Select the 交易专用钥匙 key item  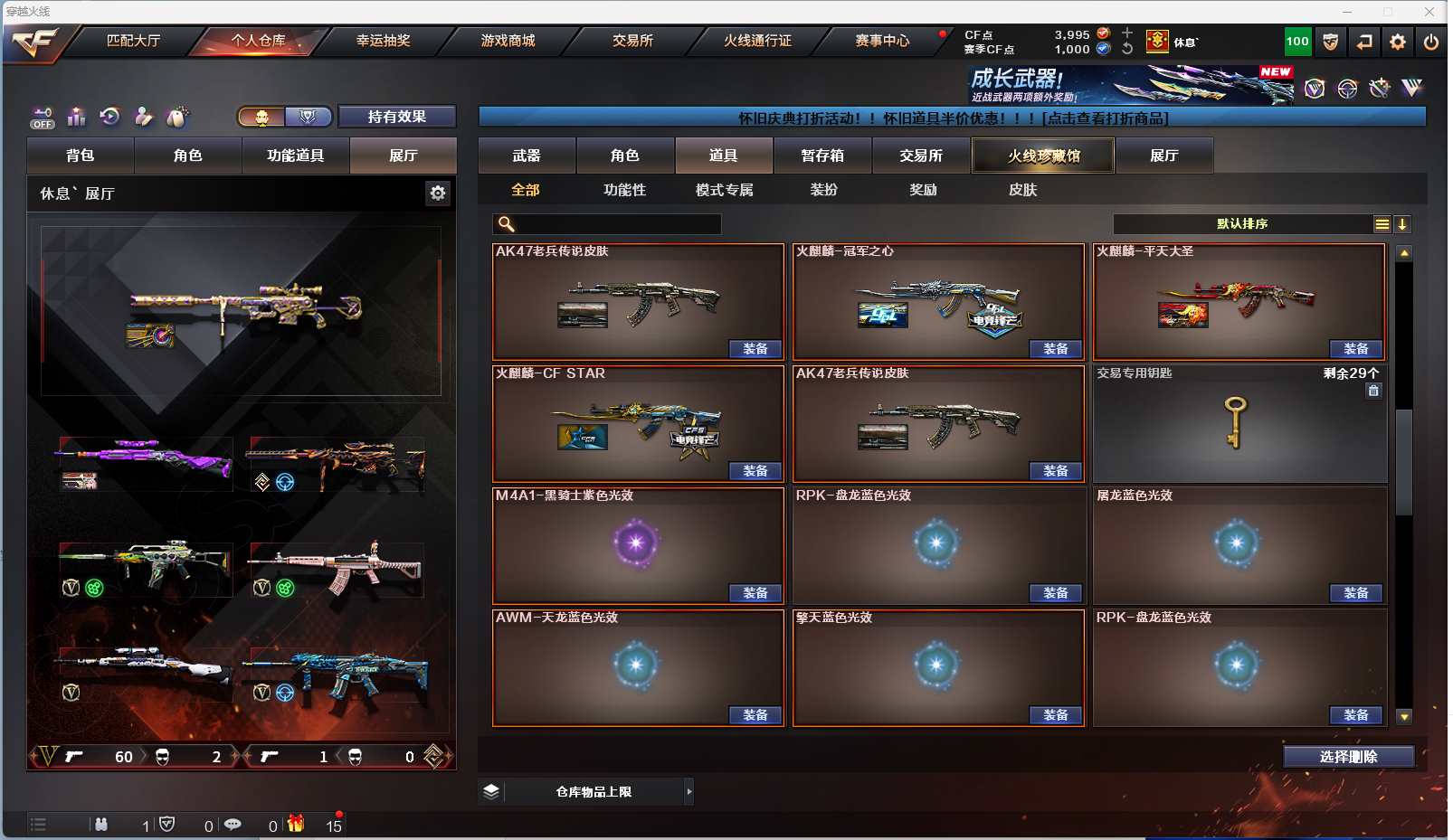(x=1239, y=423)
